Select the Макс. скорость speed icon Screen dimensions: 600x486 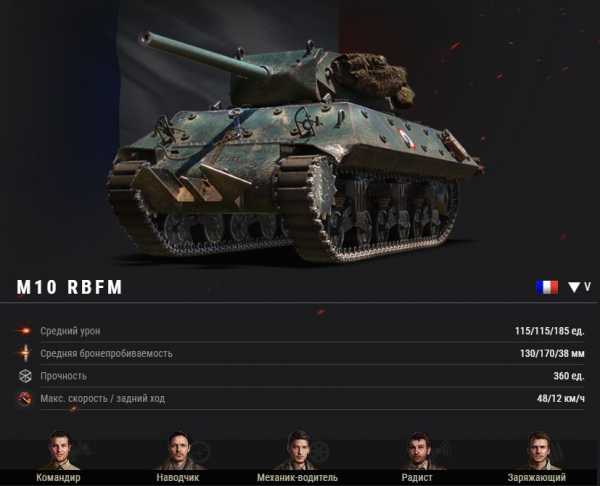[x=24, y=399]
